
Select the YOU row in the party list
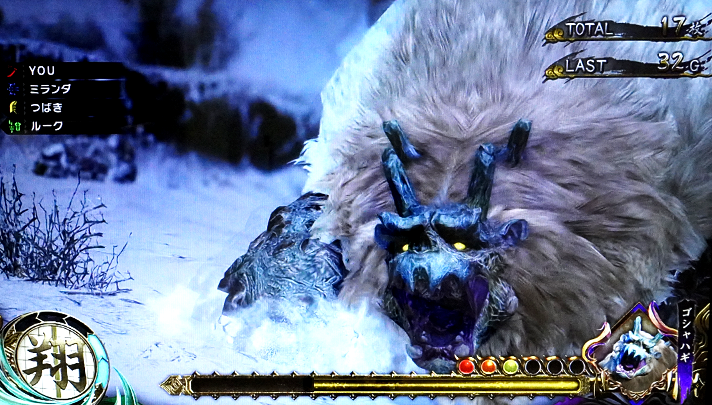point(42,71)
